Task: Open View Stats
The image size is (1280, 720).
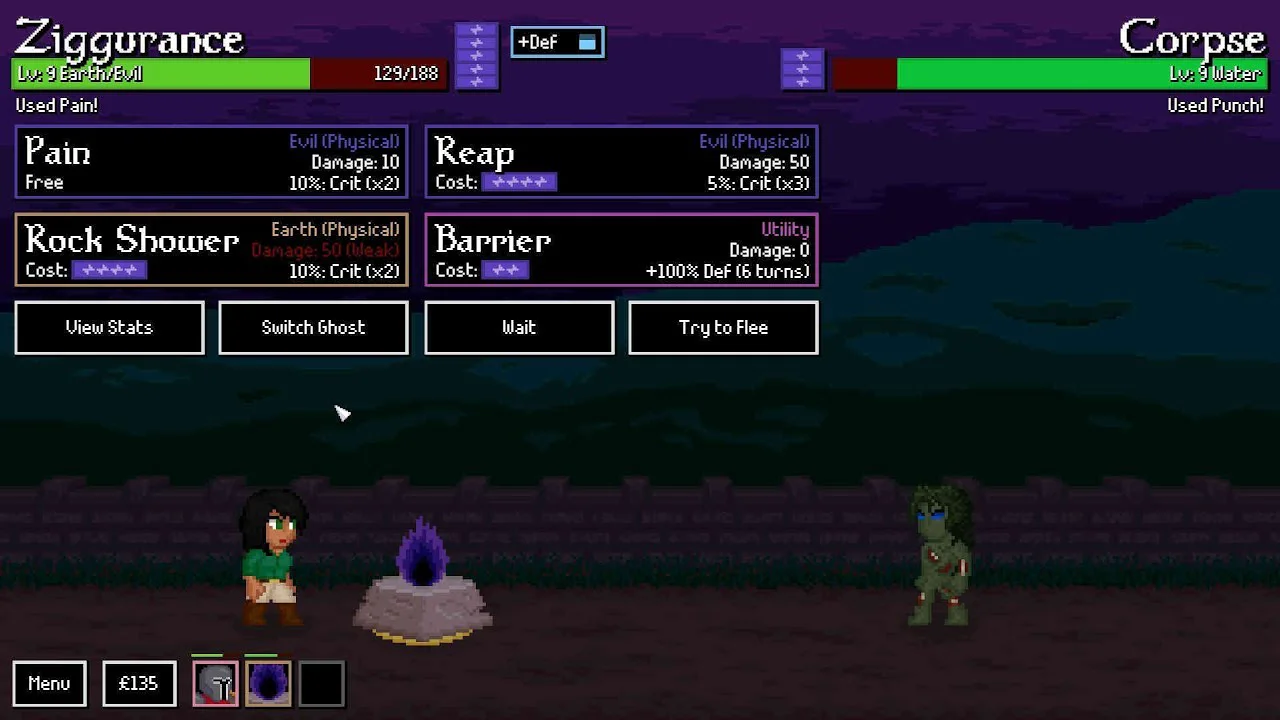Action: [110, 328]
